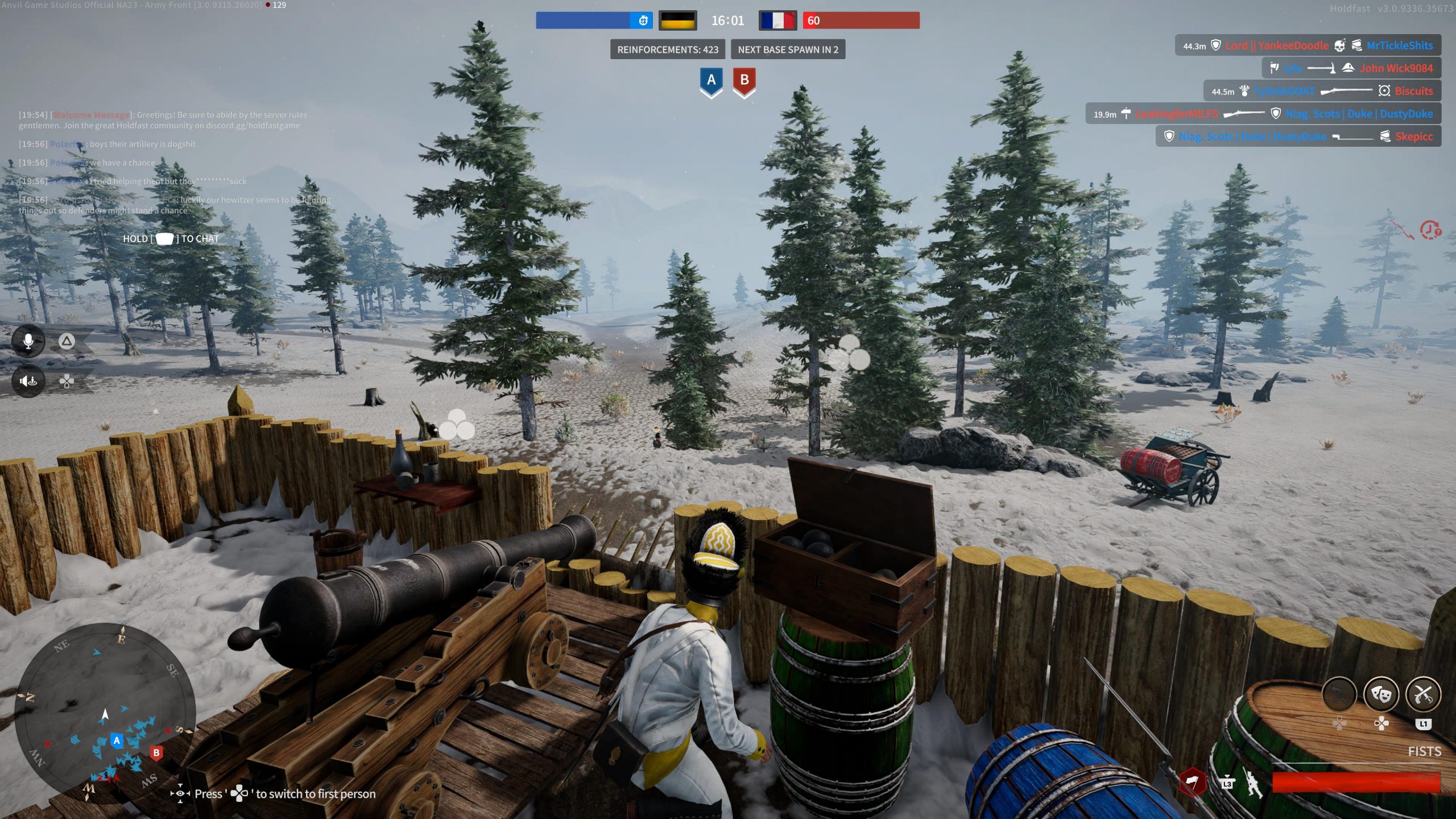Click the red hexagon flag icon
Screen dimensions: 1456x819
[x=1192, y=783]
